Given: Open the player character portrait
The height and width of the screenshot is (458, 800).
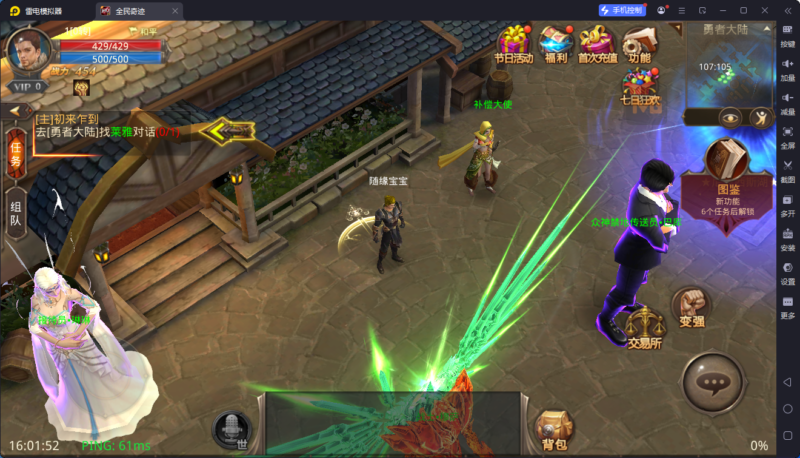Looking at the screenshot, I should pos(29,50).
